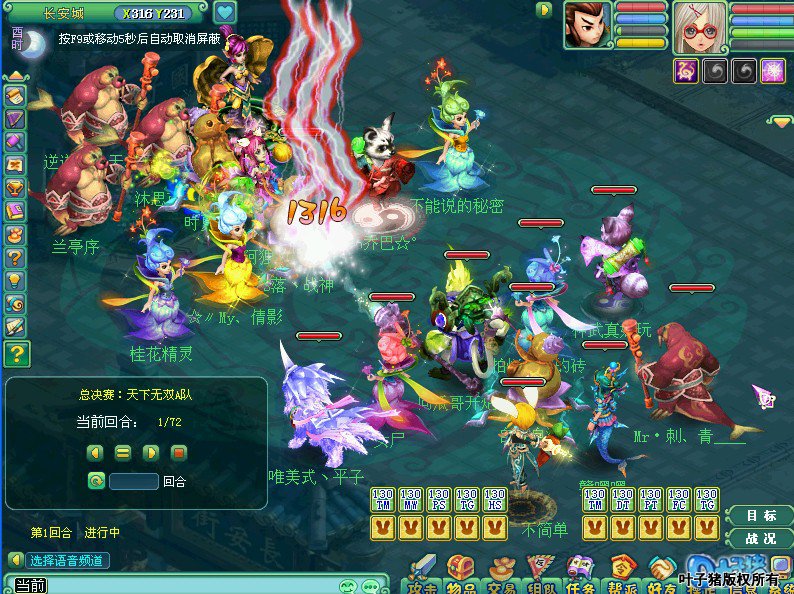Click the round number input field
The width and height of the screenshot is (794, 594).
click(x=134, y=481)
